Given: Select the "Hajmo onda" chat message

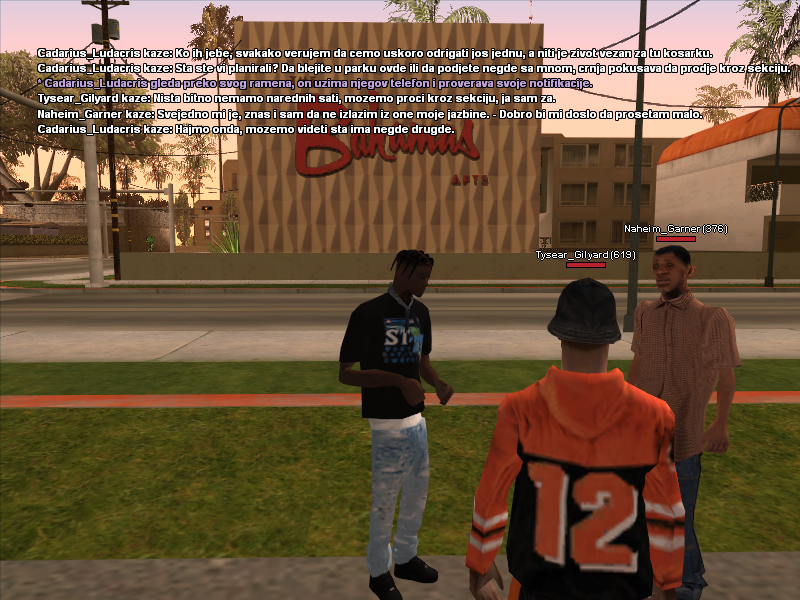Looking at the screenshot, I should coord(246,129).
